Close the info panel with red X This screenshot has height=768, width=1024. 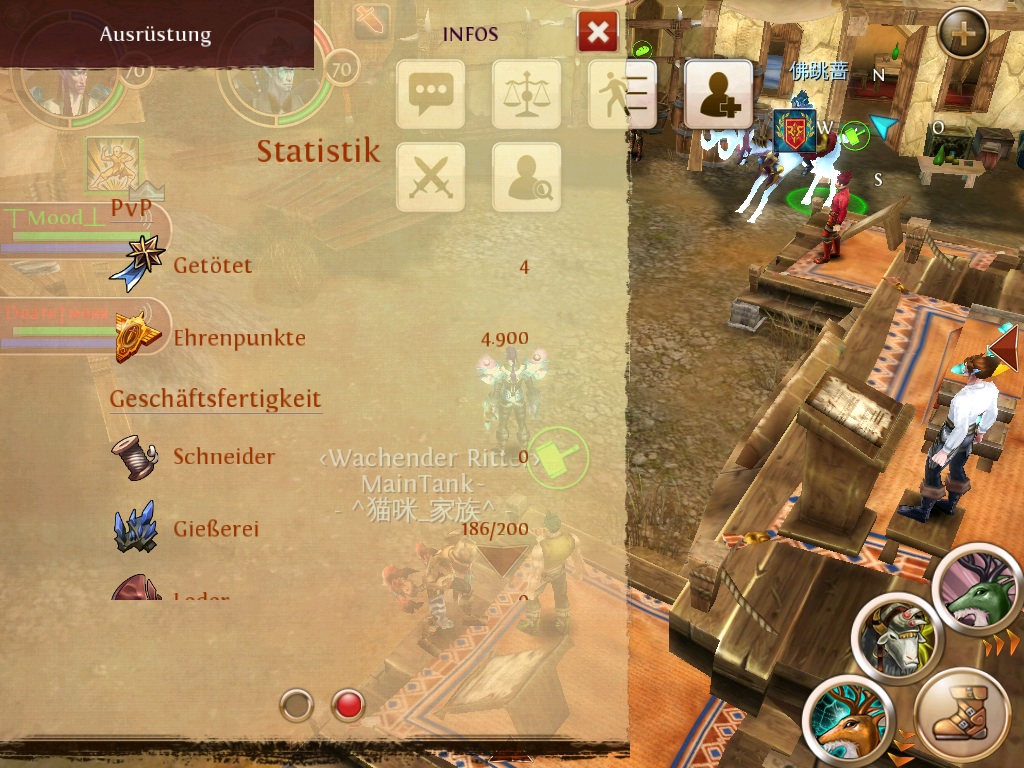[598, 33]
